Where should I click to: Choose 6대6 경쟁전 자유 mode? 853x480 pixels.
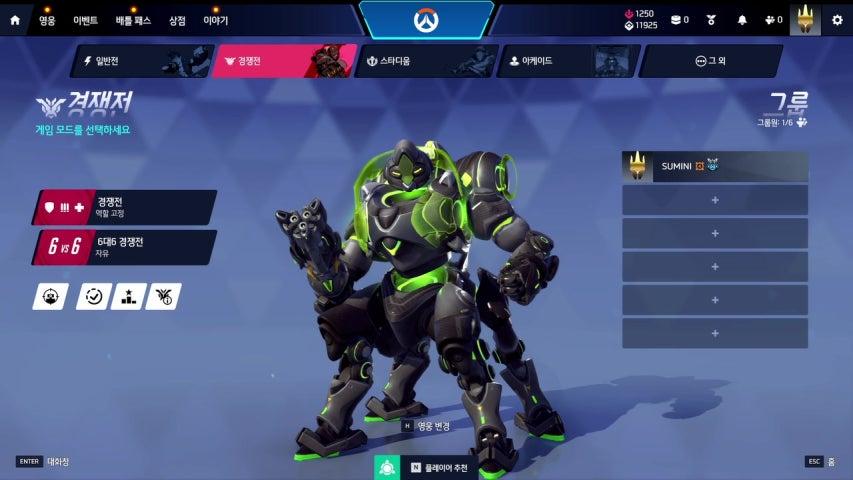point(125,247)
